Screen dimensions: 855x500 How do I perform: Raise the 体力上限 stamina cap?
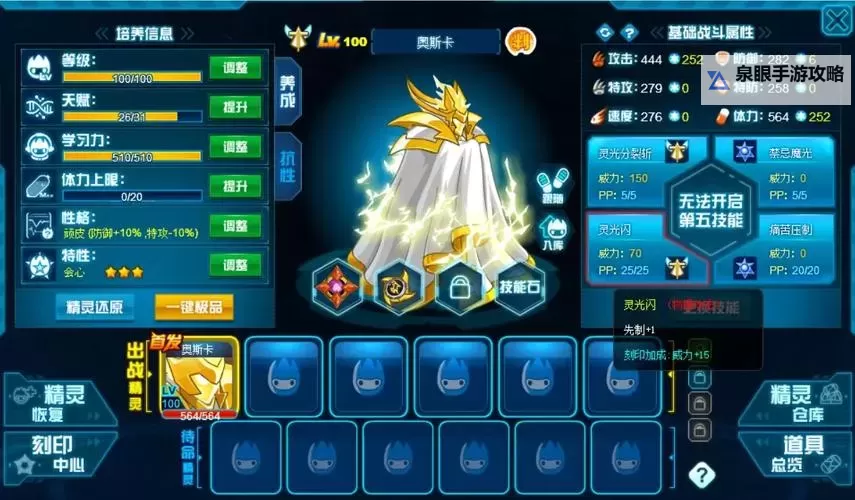pos(235,186)
